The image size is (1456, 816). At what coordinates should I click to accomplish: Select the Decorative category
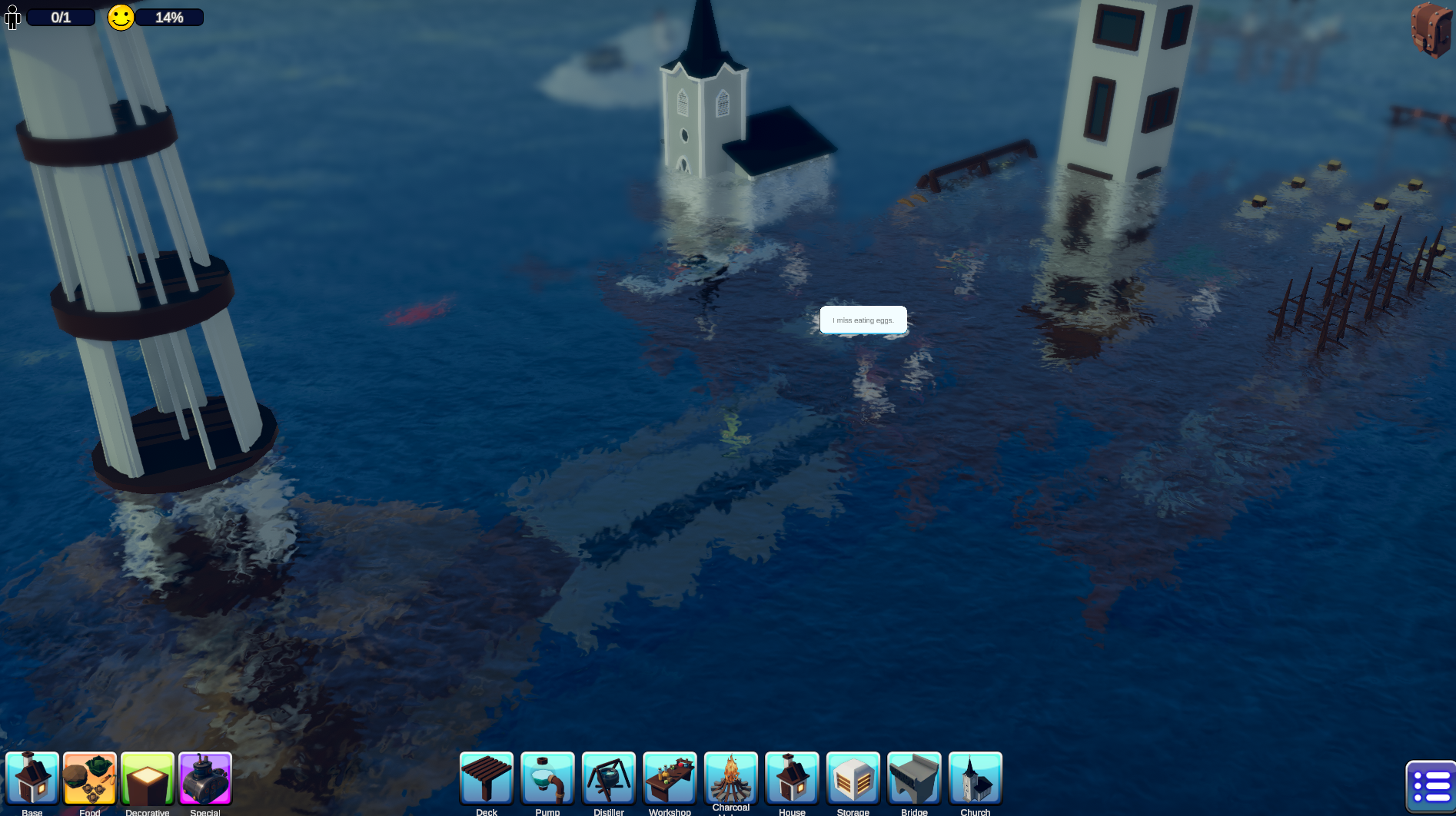(x=148, y=778)
